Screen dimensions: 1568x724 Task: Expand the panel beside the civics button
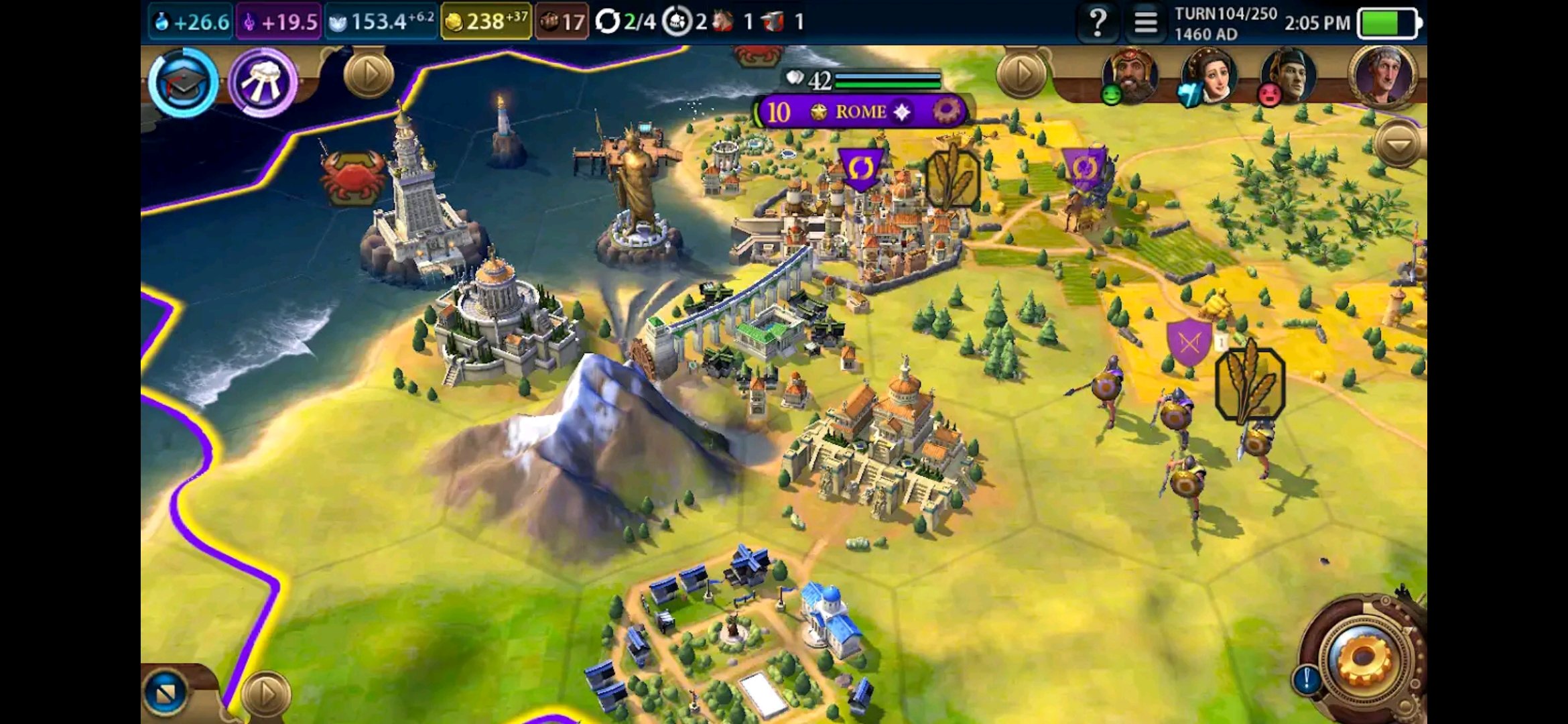point(368,73)
